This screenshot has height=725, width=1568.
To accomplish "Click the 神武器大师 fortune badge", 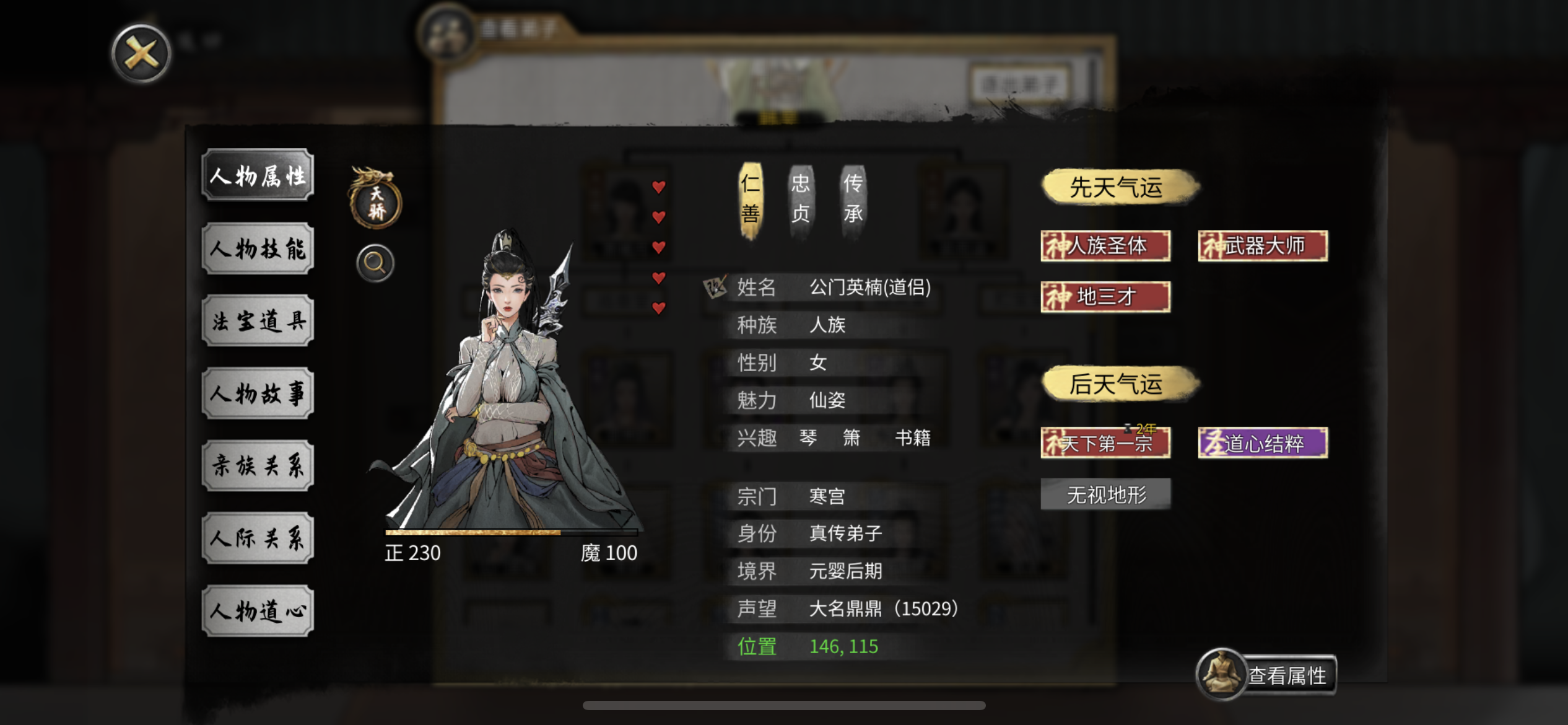I will pos(1262,245).
